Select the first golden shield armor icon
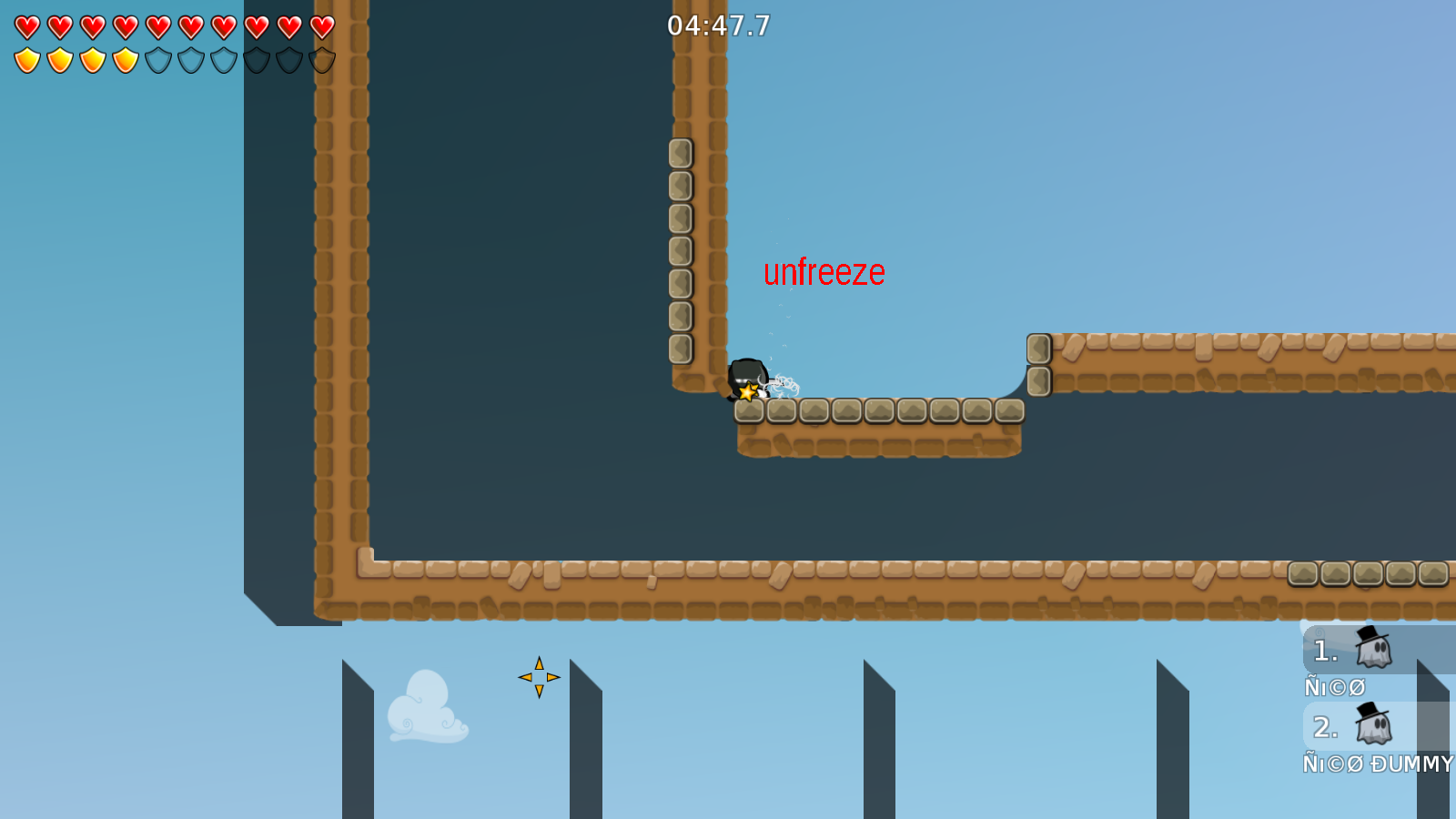 (x=27, y=59)
